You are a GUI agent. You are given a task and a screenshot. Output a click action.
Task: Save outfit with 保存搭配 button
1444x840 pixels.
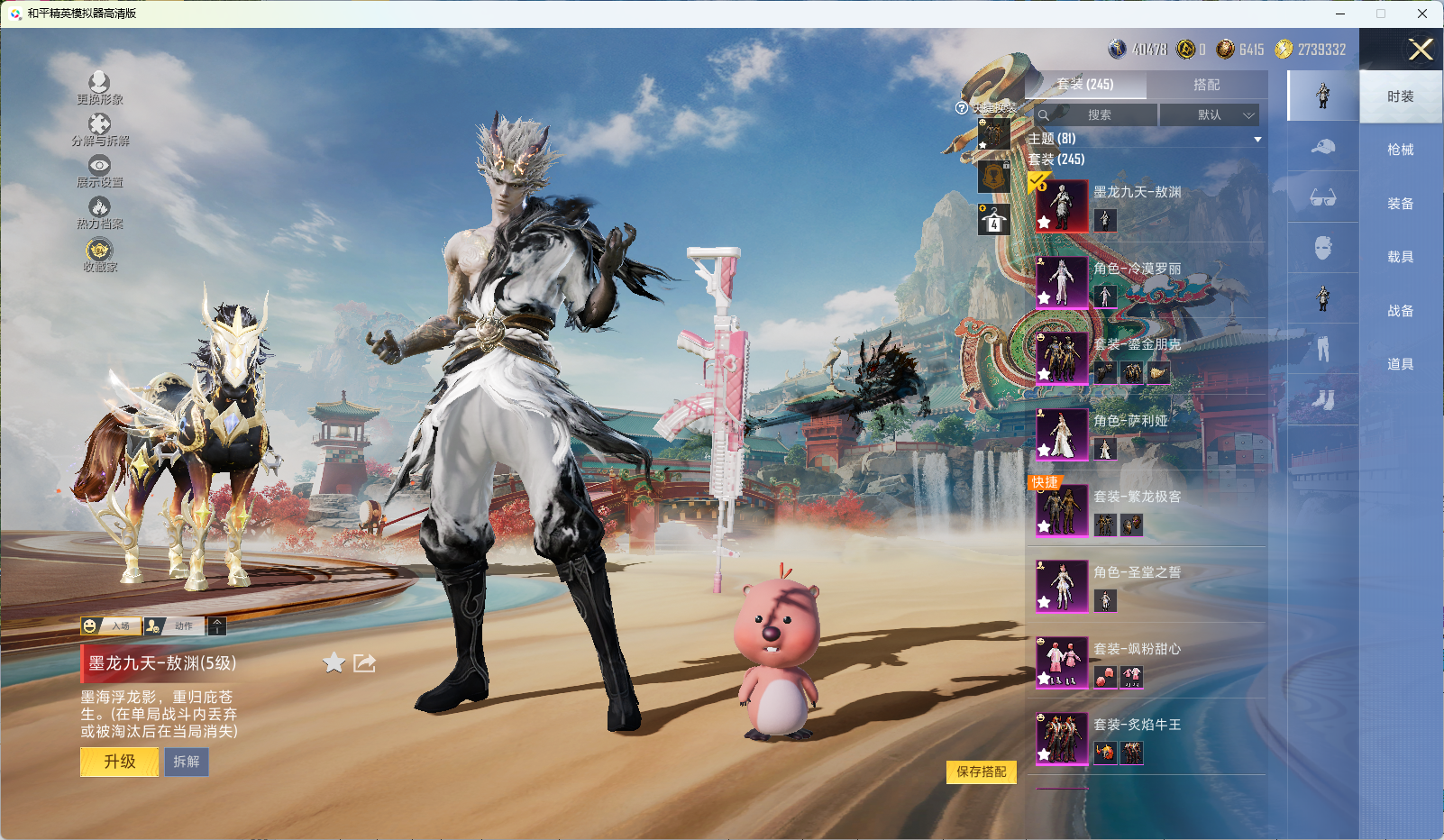click(x=981, y=772)
